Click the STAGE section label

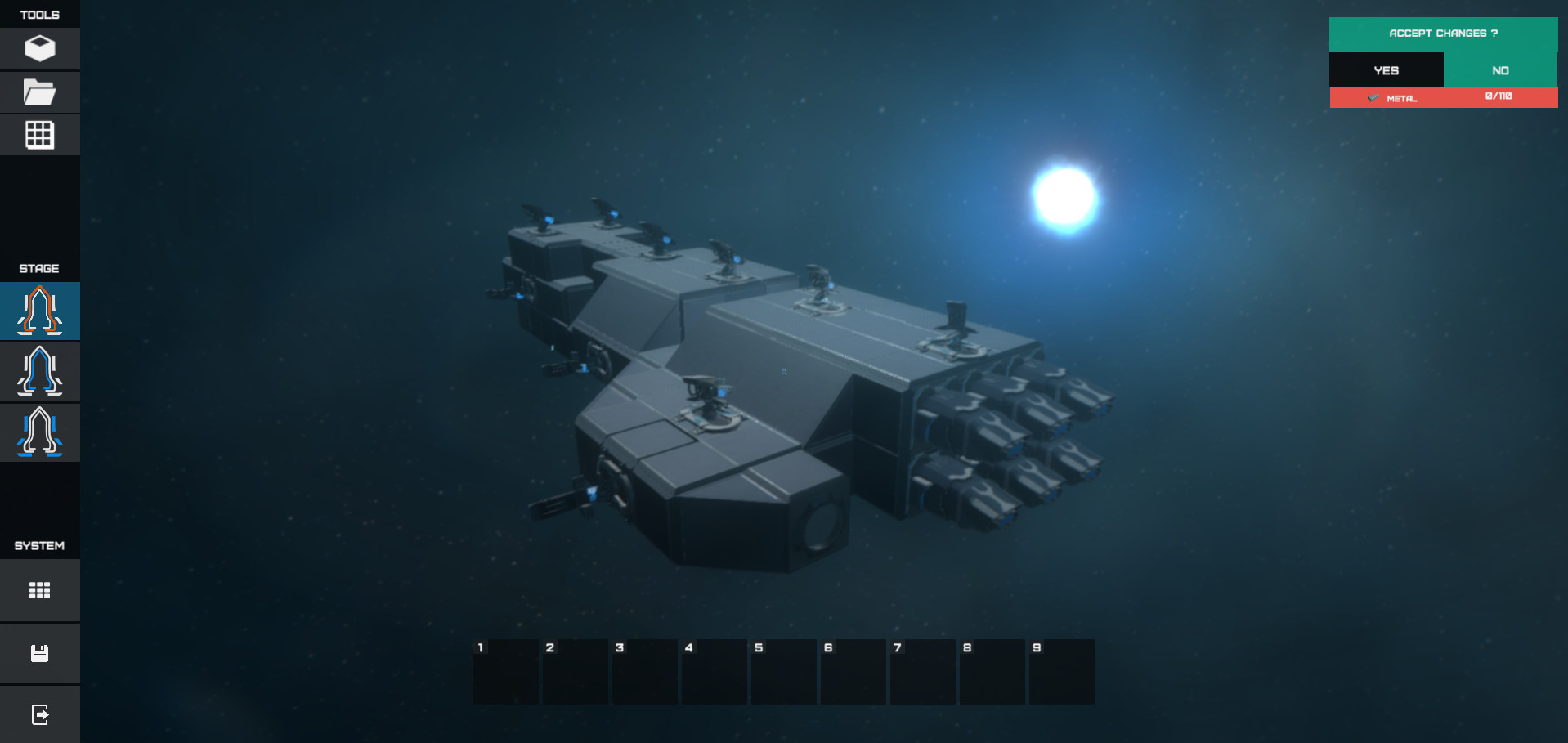click(38, 268)
